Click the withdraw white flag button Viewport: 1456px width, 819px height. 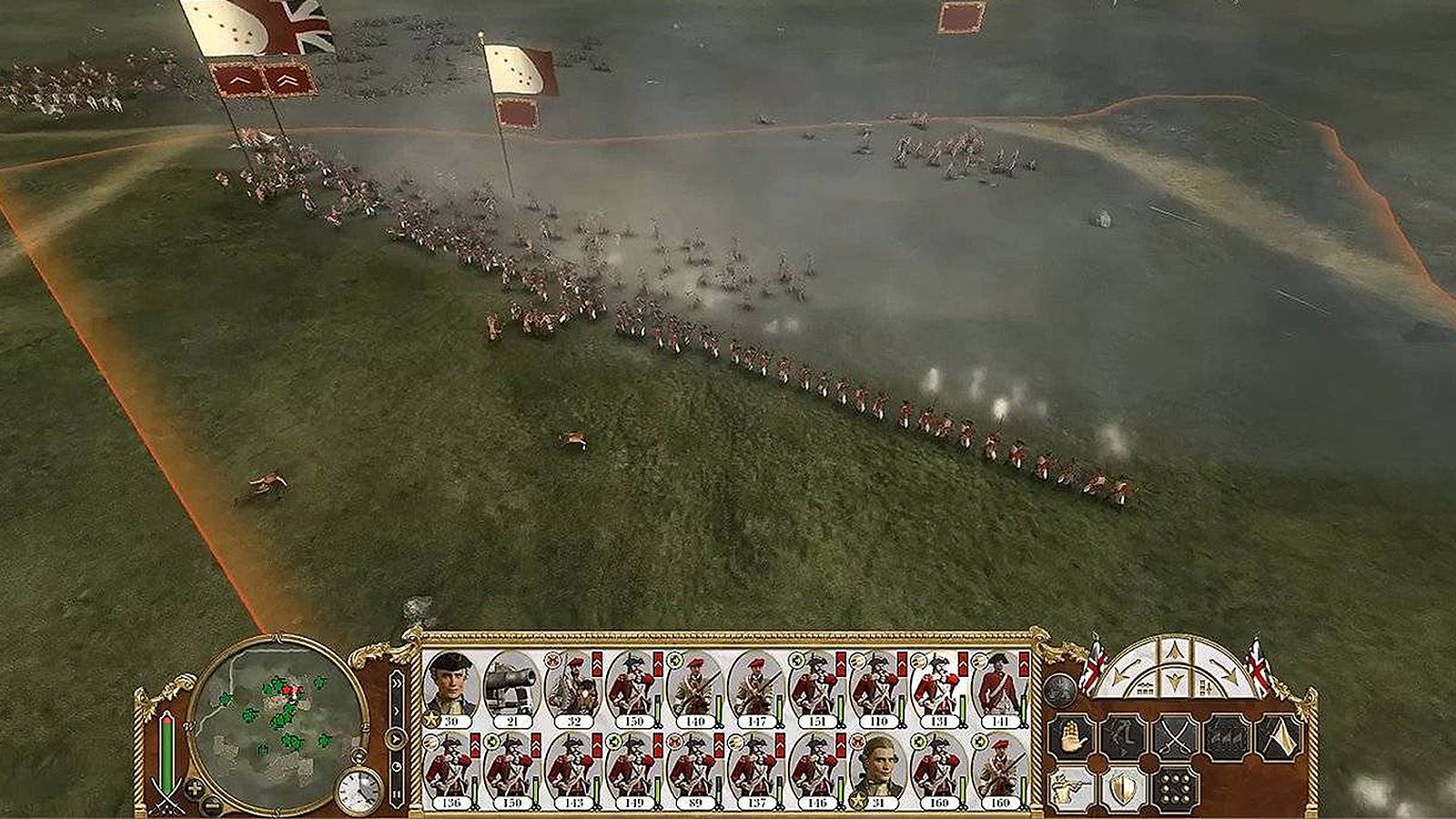[1279, 736]
